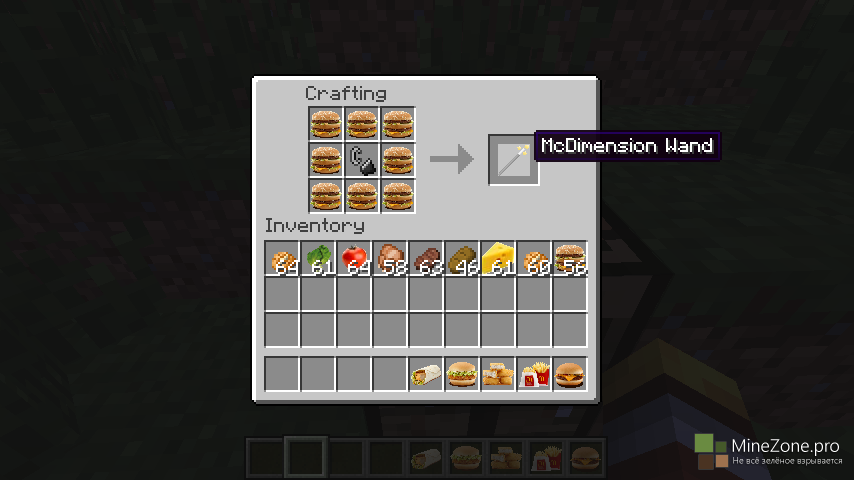Select the cheeseburger in the inventory window hotbar
The height and width of the screenshot is (480, 854).
click(570, 374)
